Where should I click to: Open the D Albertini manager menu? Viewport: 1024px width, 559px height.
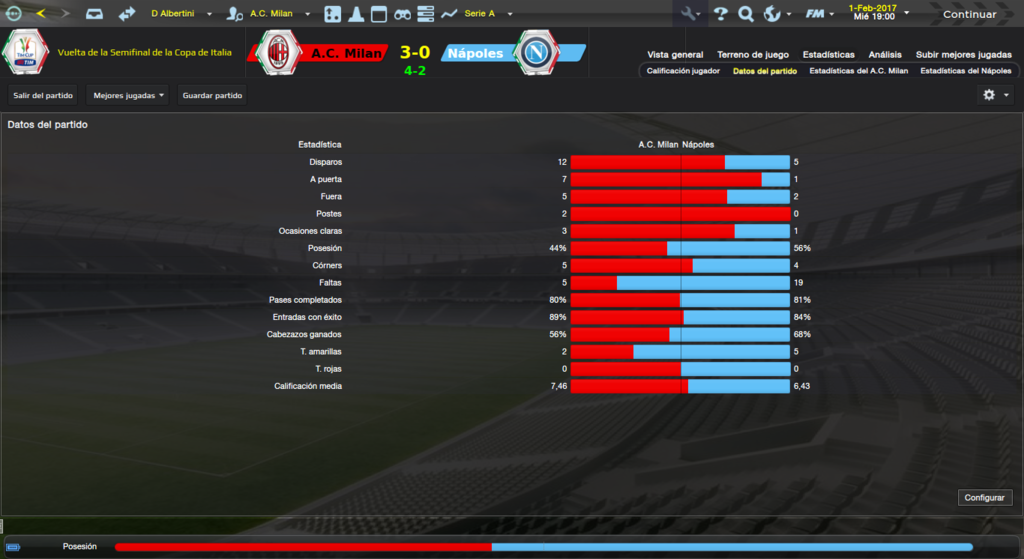click(x=181, y=14)
